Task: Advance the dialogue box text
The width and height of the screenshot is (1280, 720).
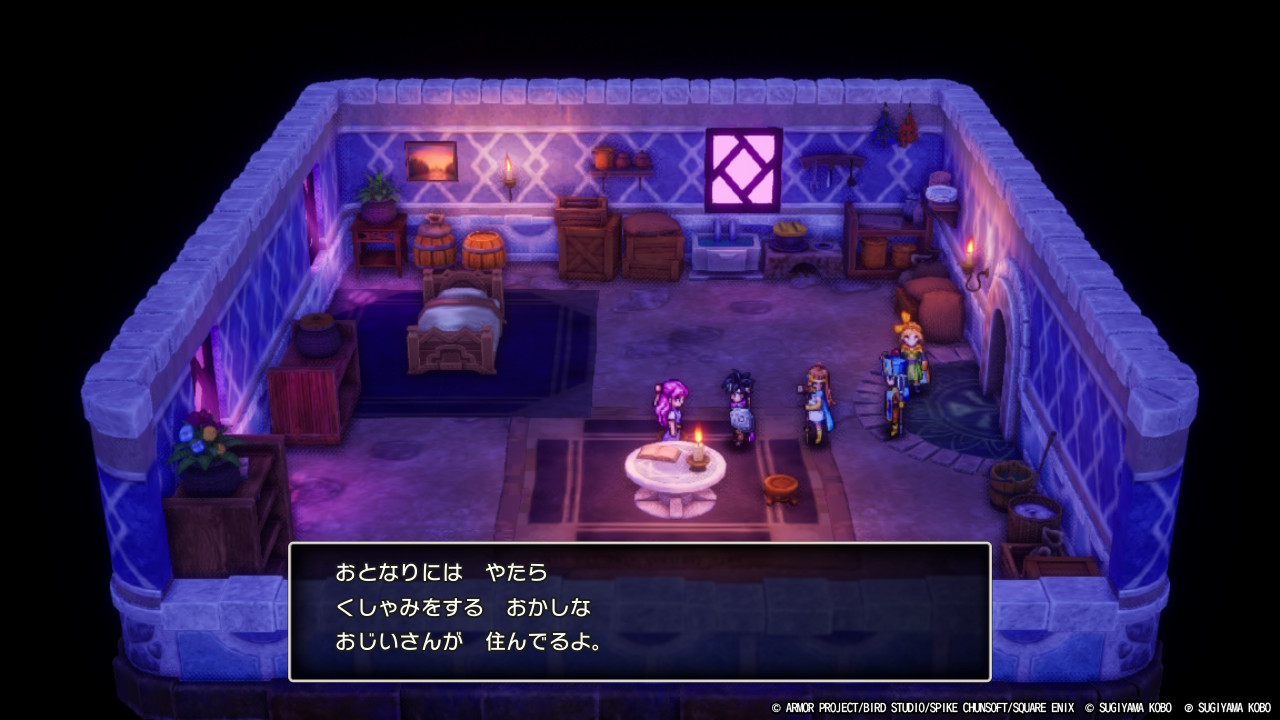Action: 640,607
